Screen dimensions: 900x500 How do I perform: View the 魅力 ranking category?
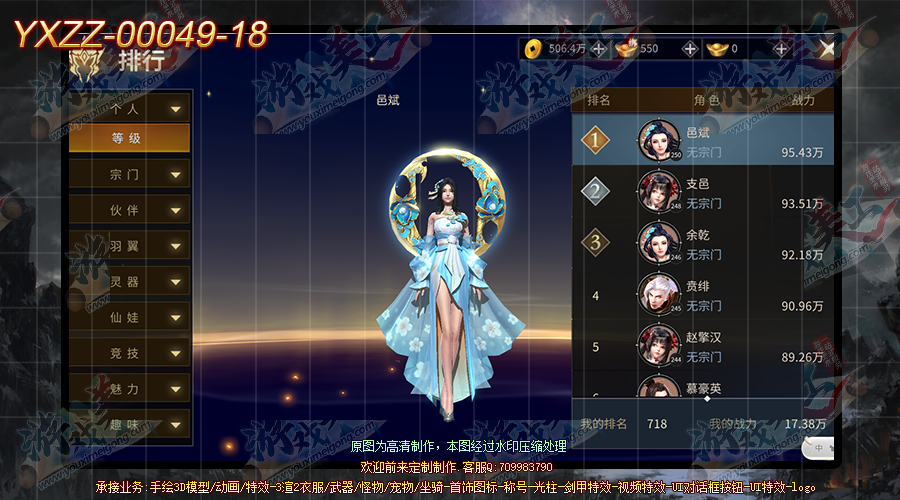coord(130,389)
